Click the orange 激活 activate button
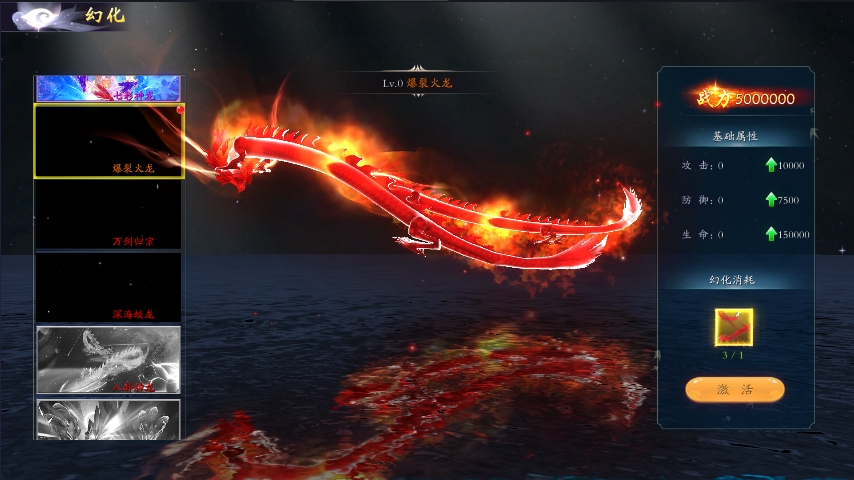 pyautogui.click(x=734, y=389)
